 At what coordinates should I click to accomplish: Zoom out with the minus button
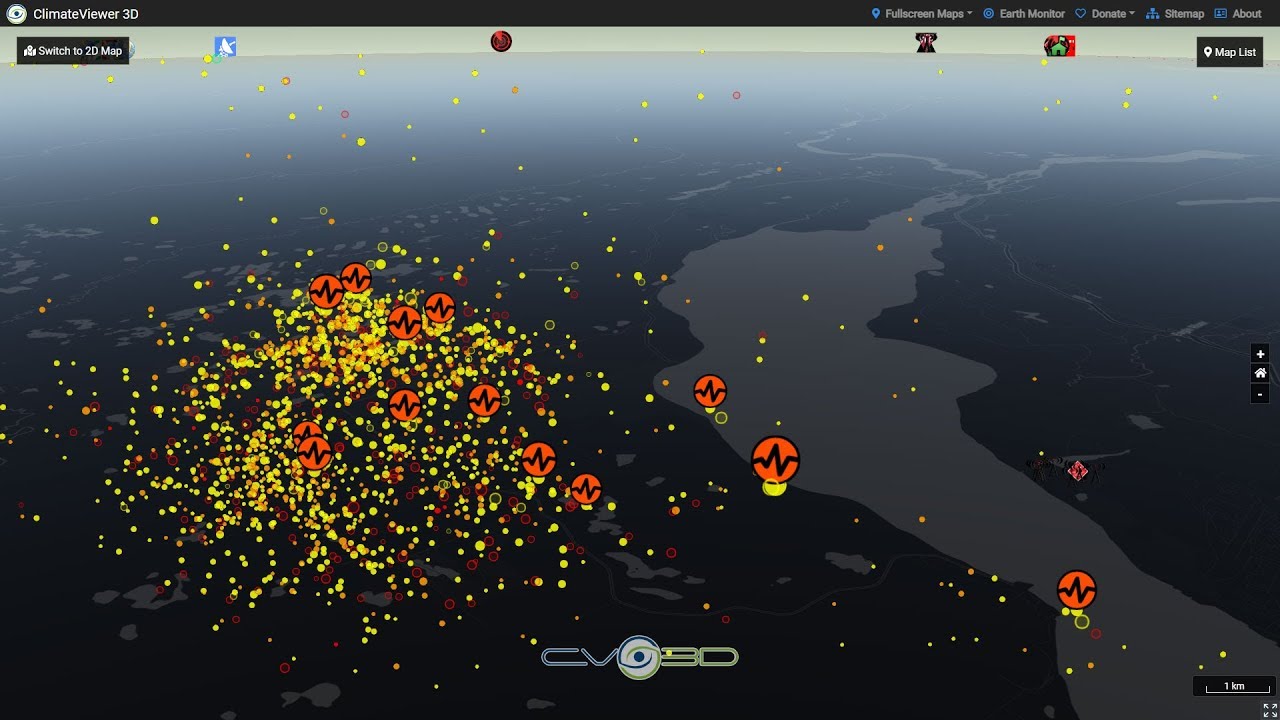click(1260, 394)
